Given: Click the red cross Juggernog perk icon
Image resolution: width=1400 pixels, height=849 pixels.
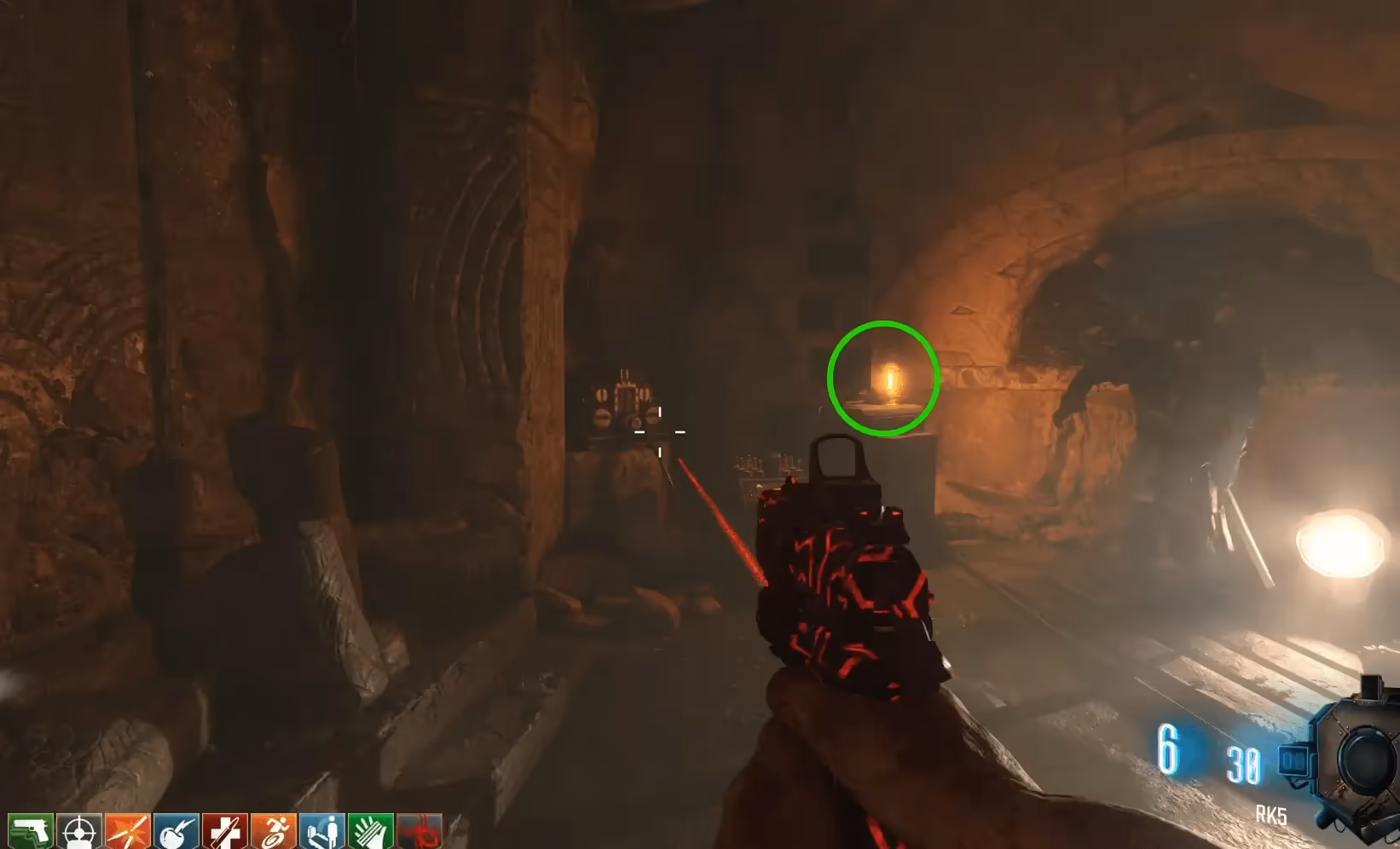Looking at the screenshot, I should click(225, 831).
